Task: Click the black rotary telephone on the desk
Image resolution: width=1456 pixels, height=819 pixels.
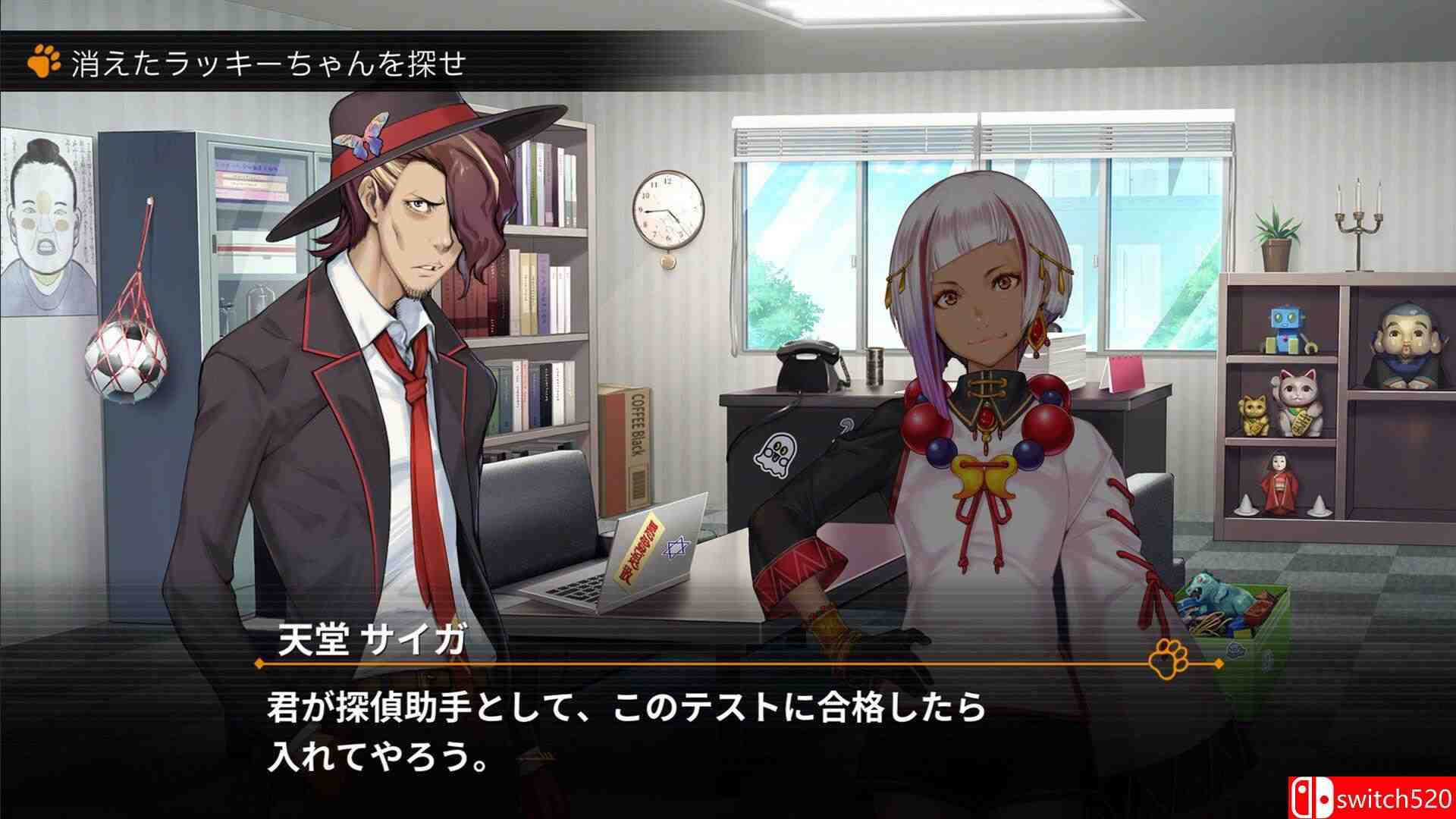Action: (x=807, y=362)
